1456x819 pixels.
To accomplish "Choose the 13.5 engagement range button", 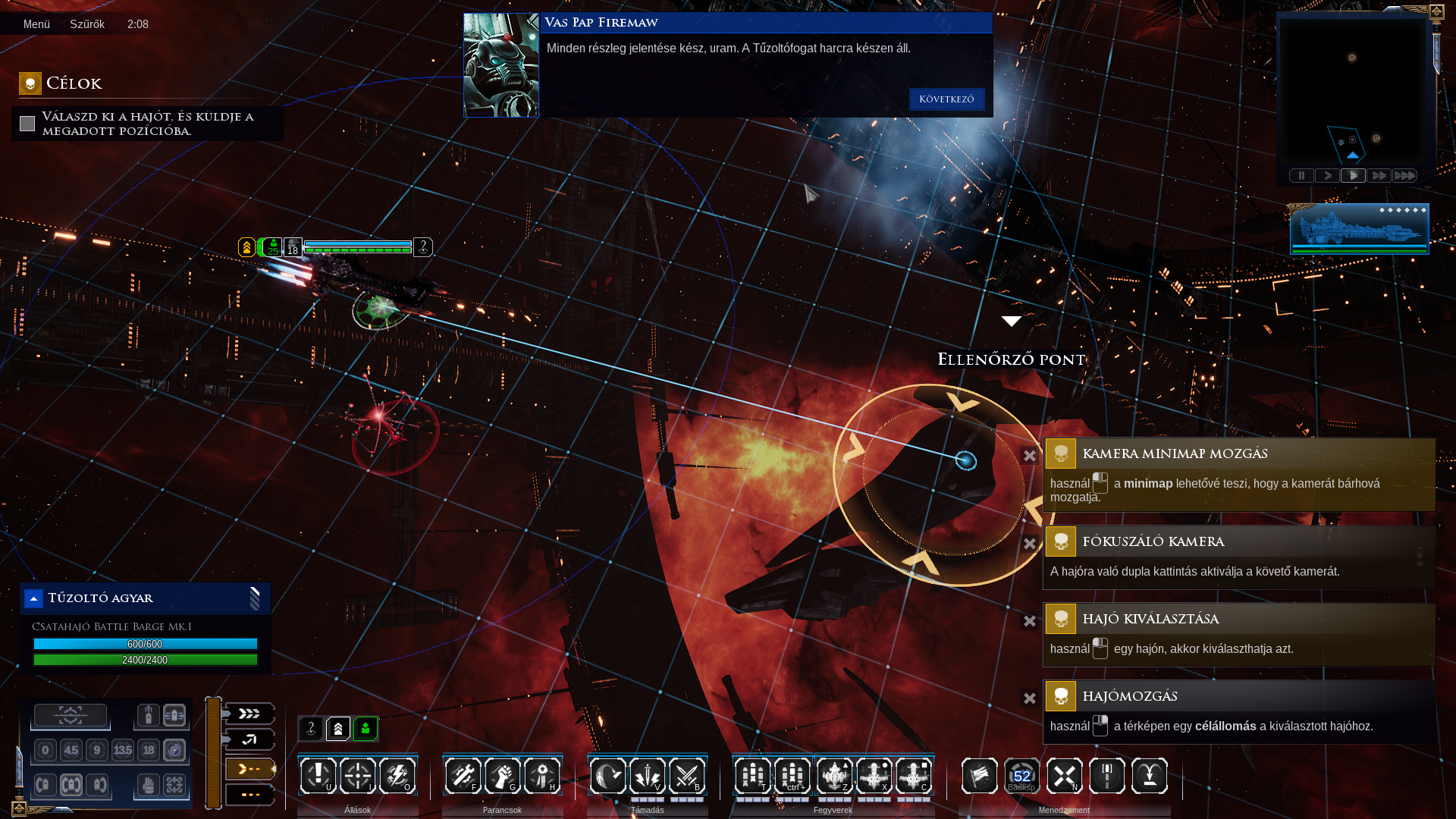I will [x=123, y=751].
